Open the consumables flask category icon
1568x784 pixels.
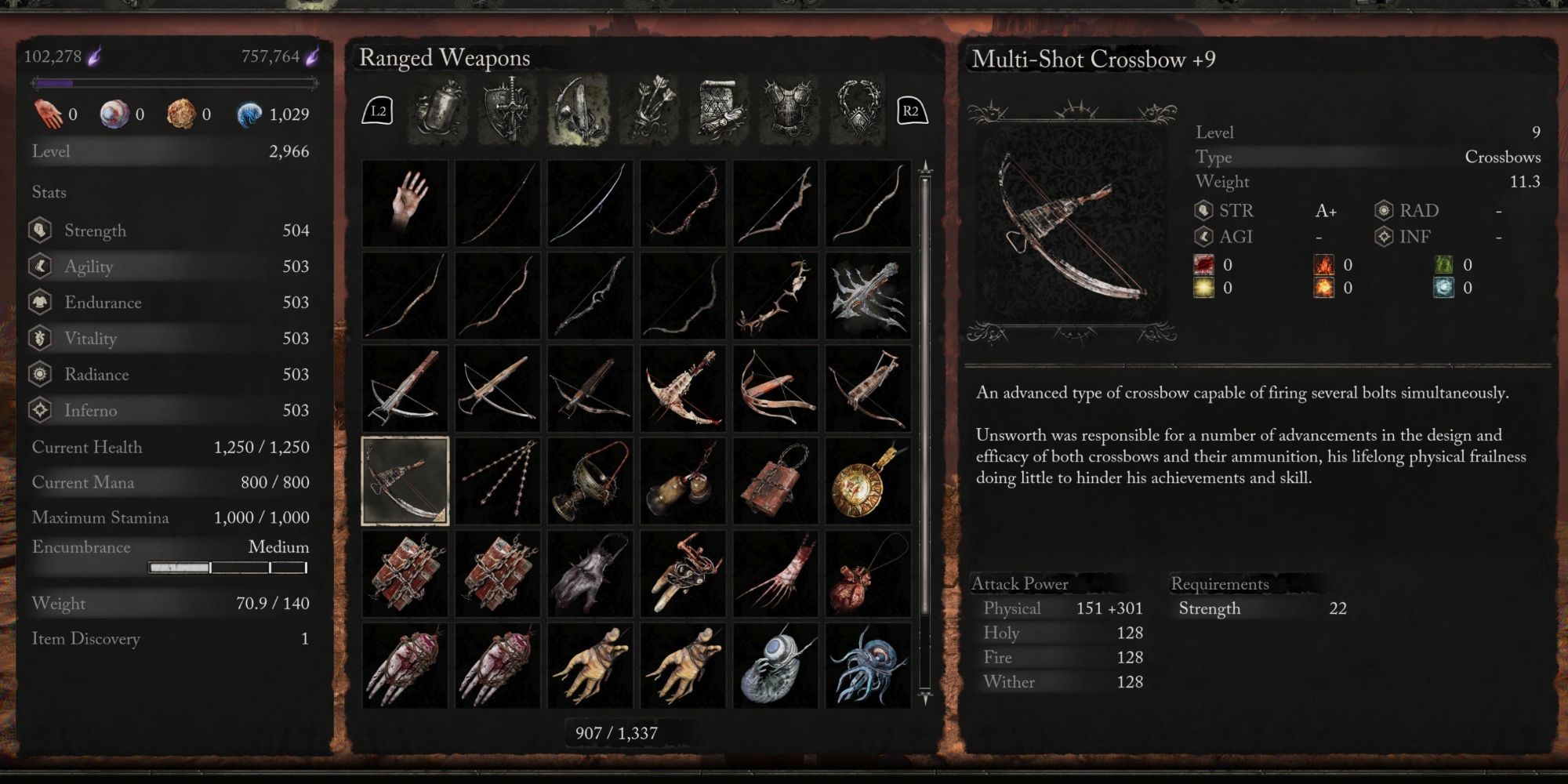pos(439,110)
